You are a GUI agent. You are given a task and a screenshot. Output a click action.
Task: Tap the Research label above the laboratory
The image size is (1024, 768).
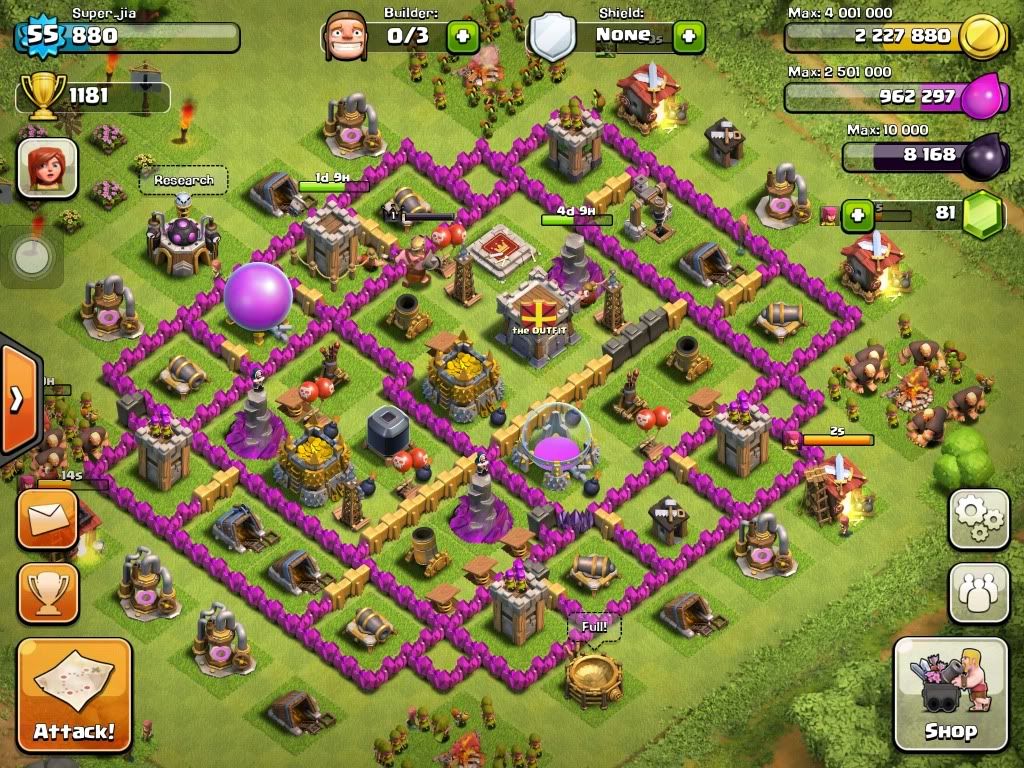[x=183, y=180]
